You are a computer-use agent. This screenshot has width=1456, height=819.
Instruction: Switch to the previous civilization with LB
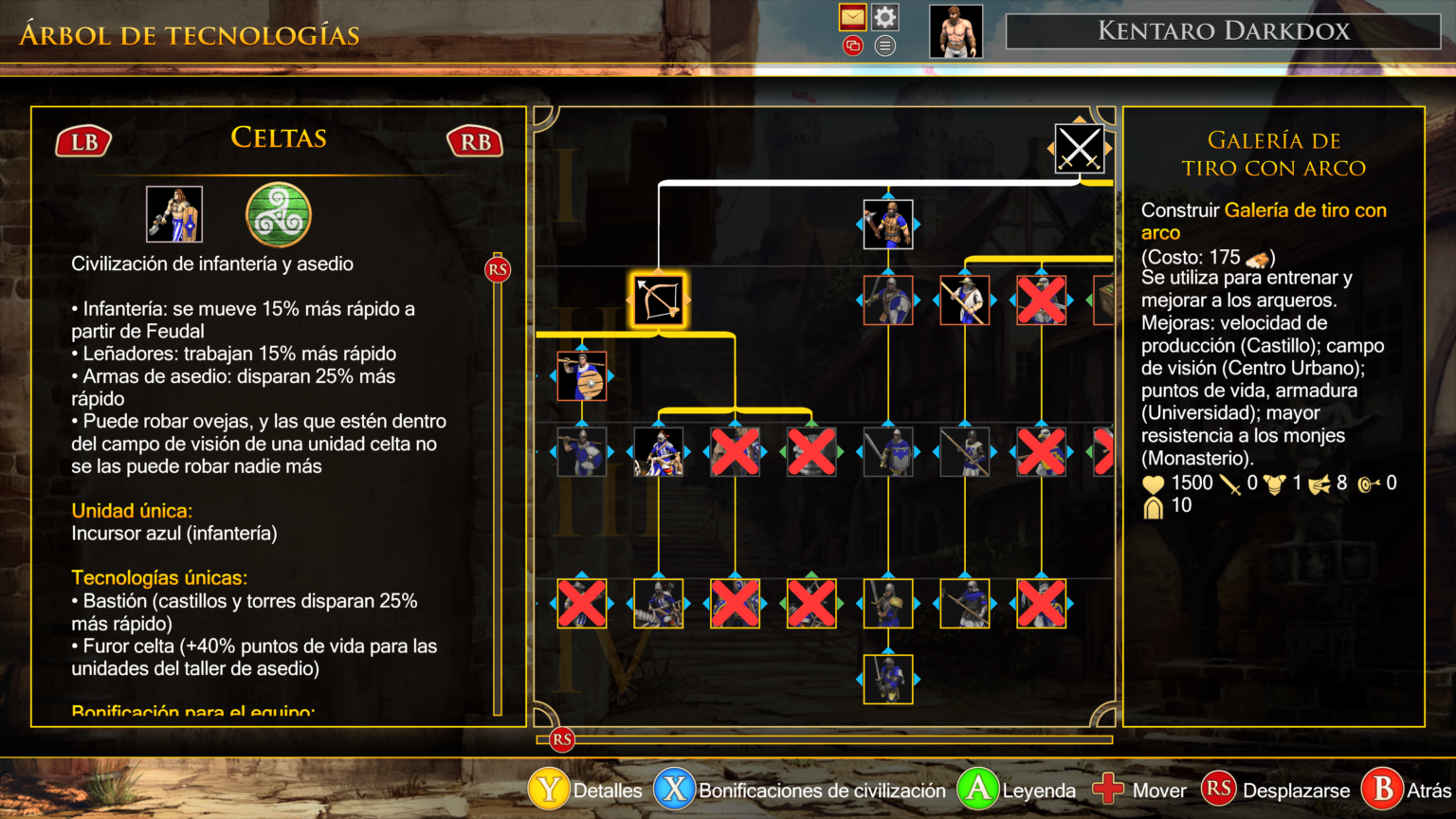tap(83, 141)
